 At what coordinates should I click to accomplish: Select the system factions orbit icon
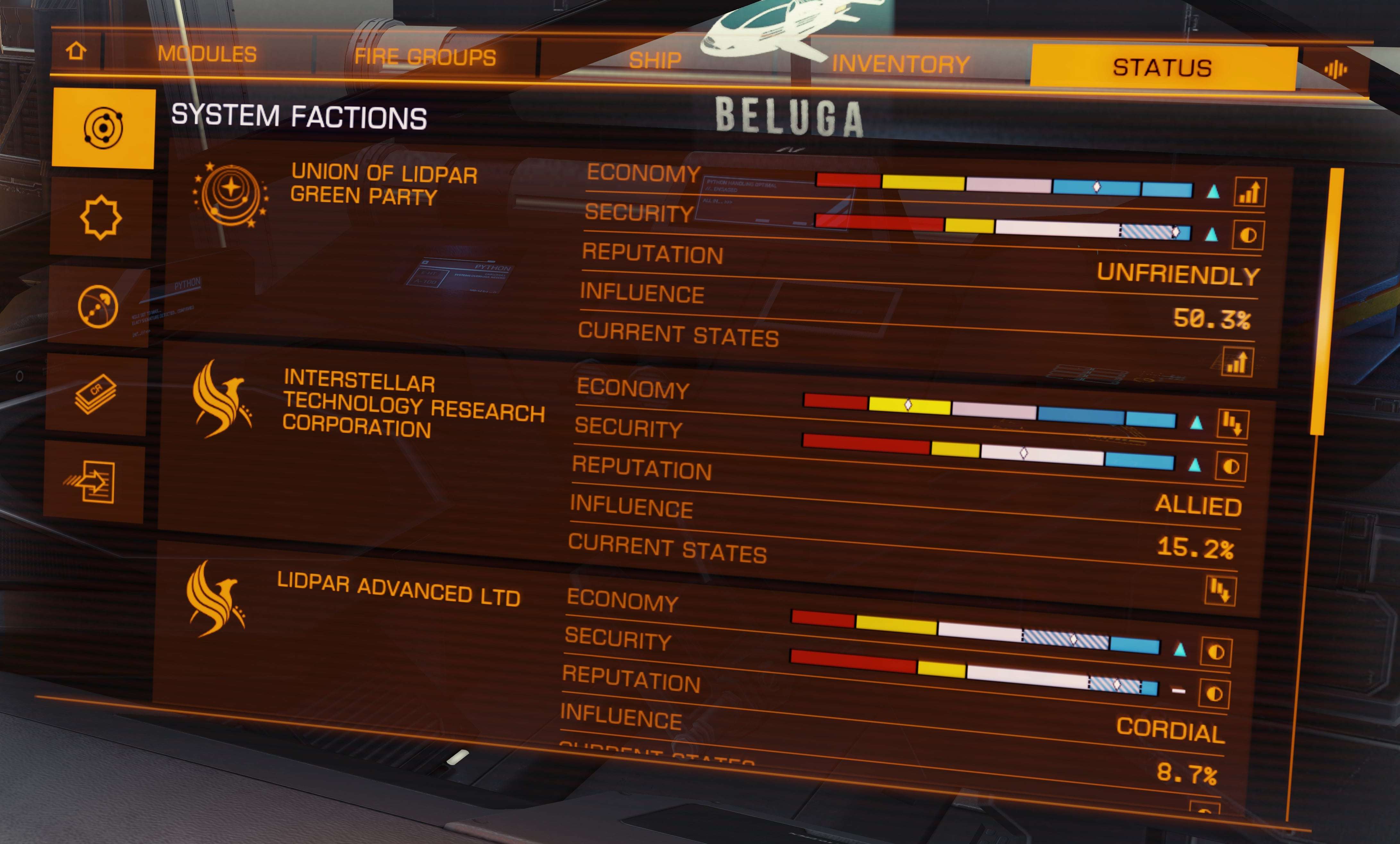point(103,128)
